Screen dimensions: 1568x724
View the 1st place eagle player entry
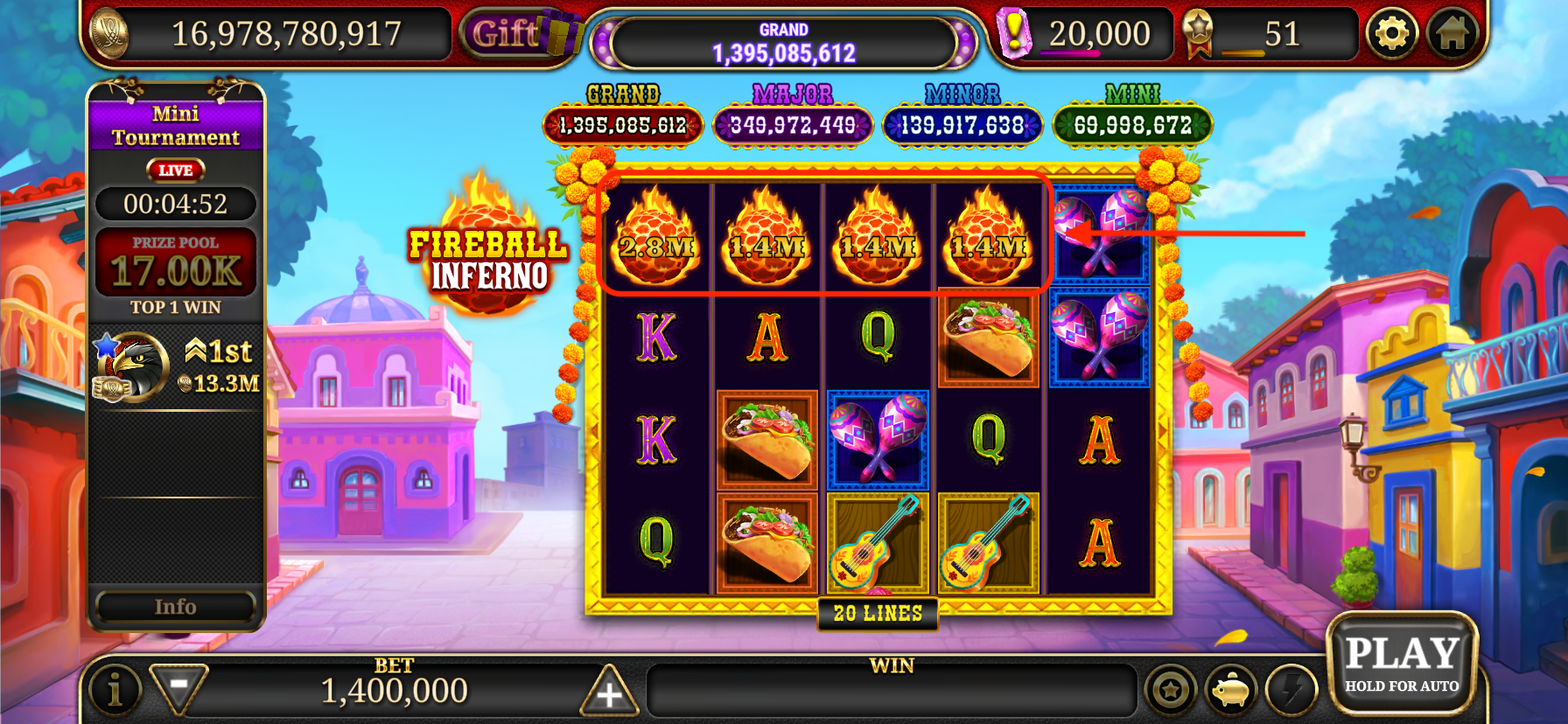175,366
